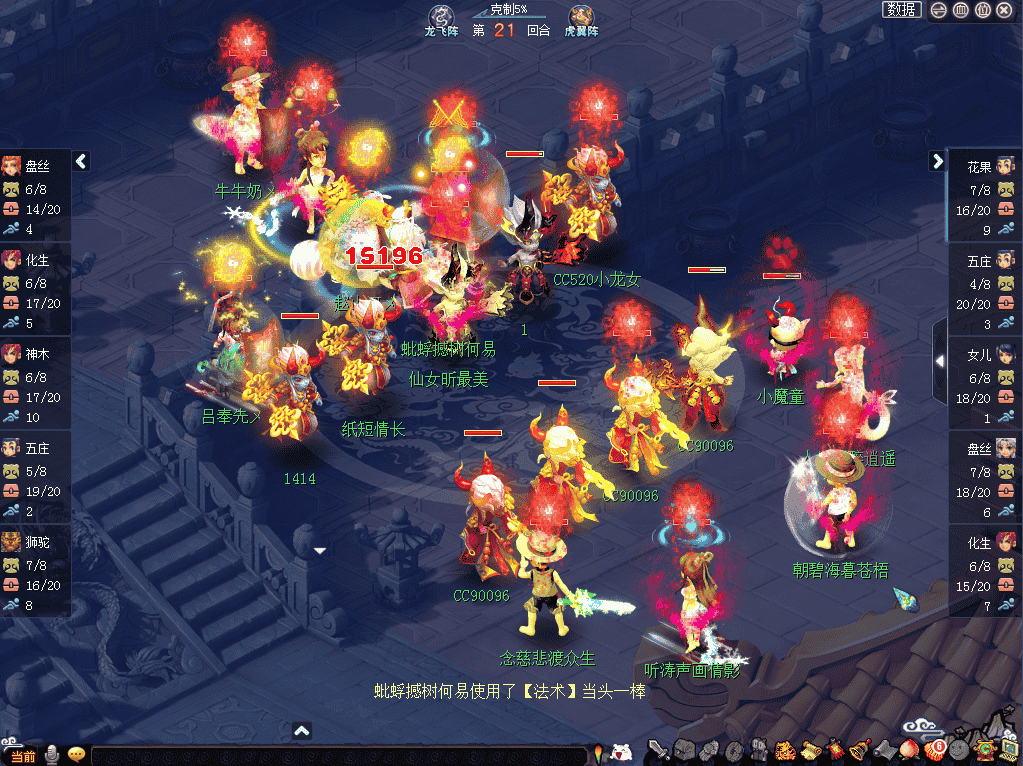Open the speech bubble chat icon
Viewport: 1023px width, 766px height.
76,755
